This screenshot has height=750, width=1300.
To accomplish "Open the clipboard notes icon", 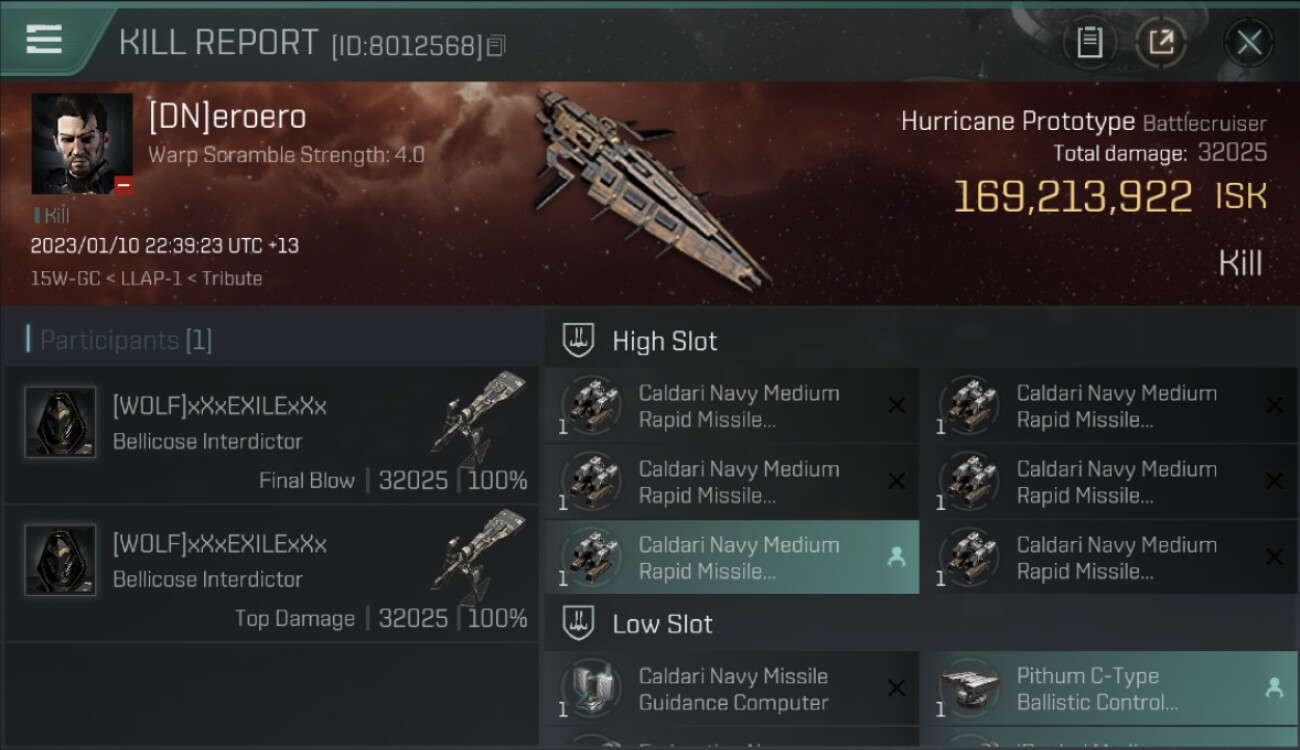I will pos(1089,42).
